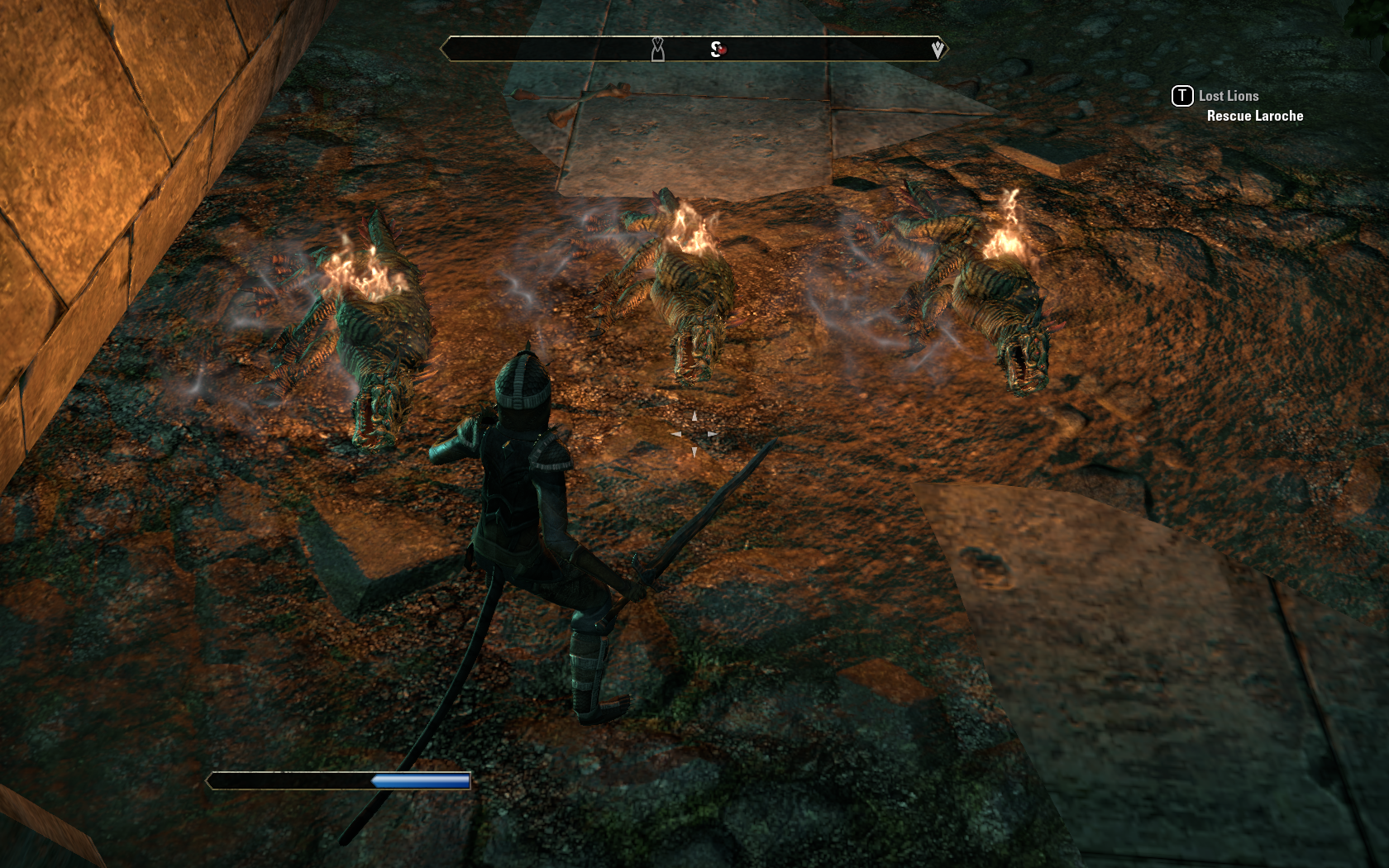Click the Rescue Laroche objective
Viewport: 1389px width, 868px height.
click(1254, 116)
